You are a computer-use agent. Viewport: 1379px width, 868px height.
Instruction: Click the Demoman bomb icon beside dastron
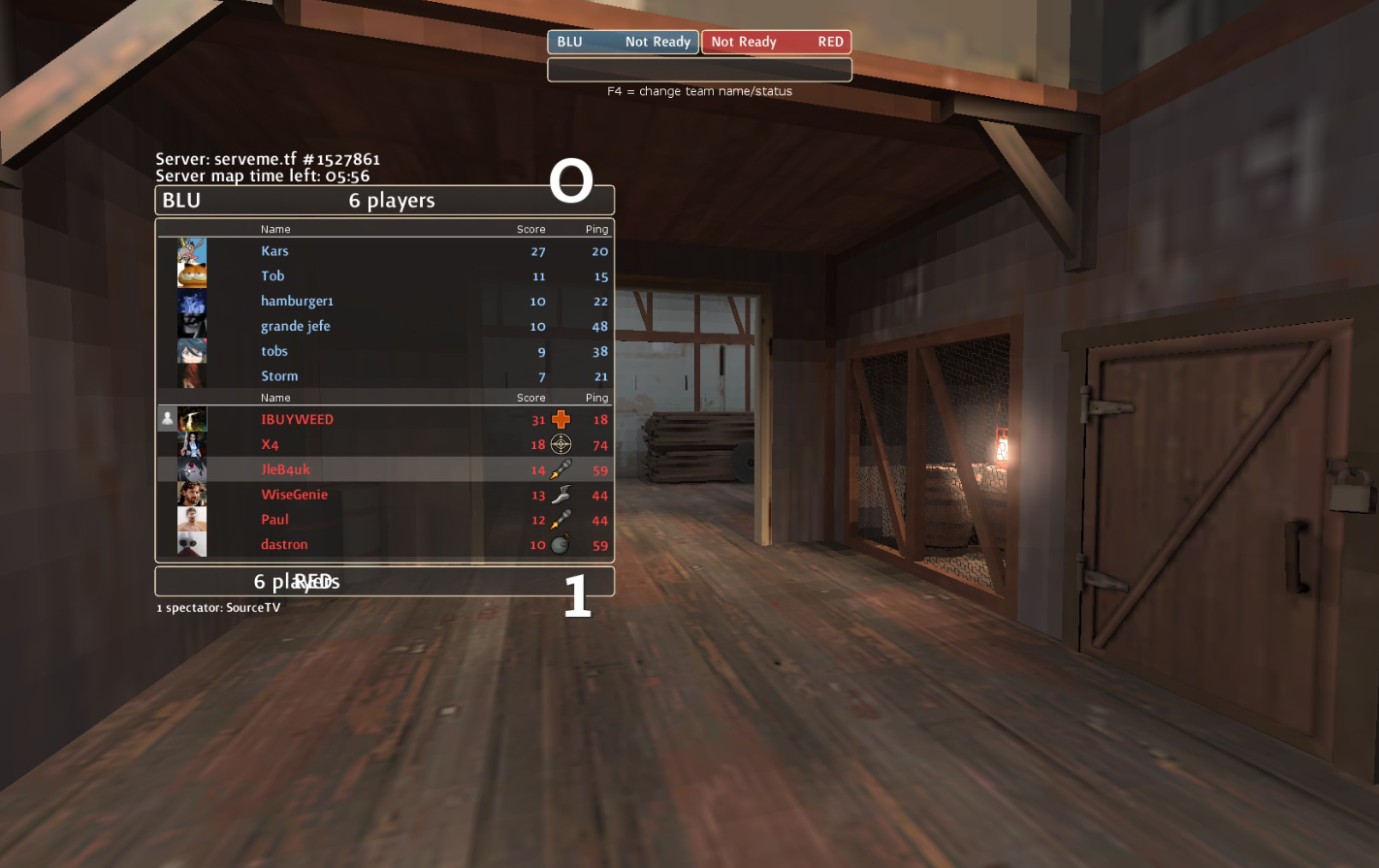point(561,545)
